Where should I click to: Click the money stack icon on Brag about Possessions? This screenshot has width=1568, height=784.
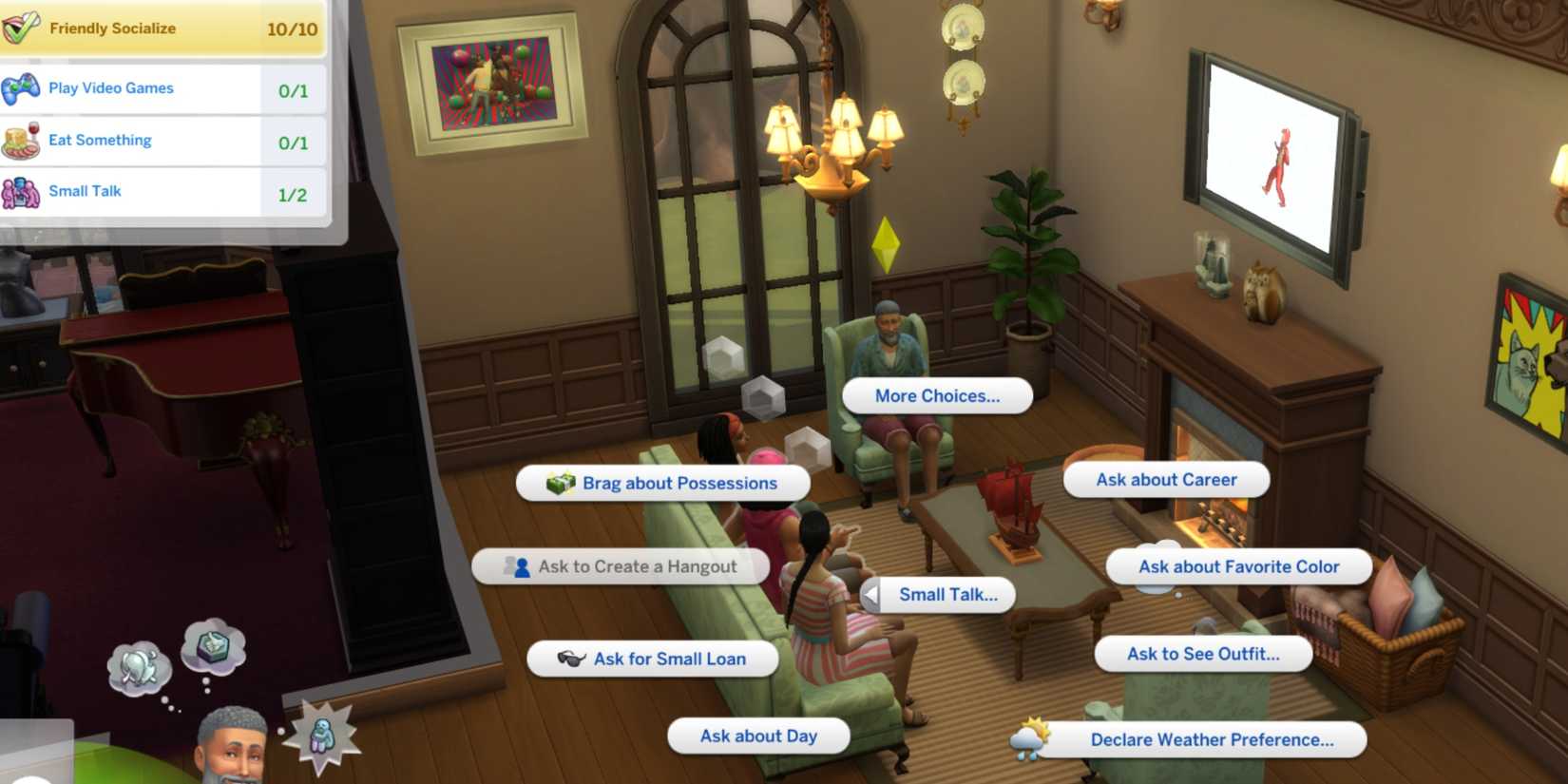pos(562,483)
